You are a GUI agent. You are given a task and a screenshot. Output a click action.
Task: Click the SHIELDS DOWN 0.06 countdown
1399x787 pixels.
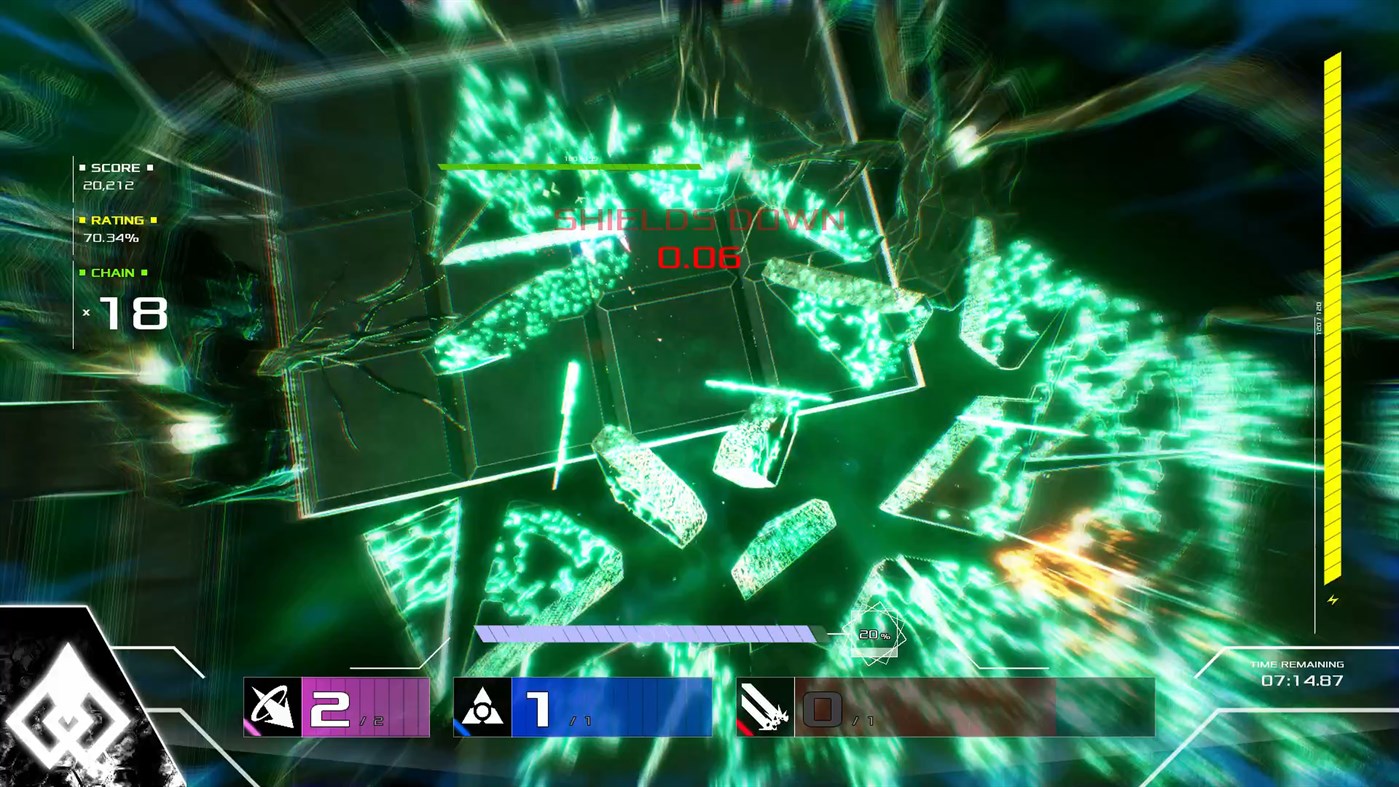tap(699, 258)
